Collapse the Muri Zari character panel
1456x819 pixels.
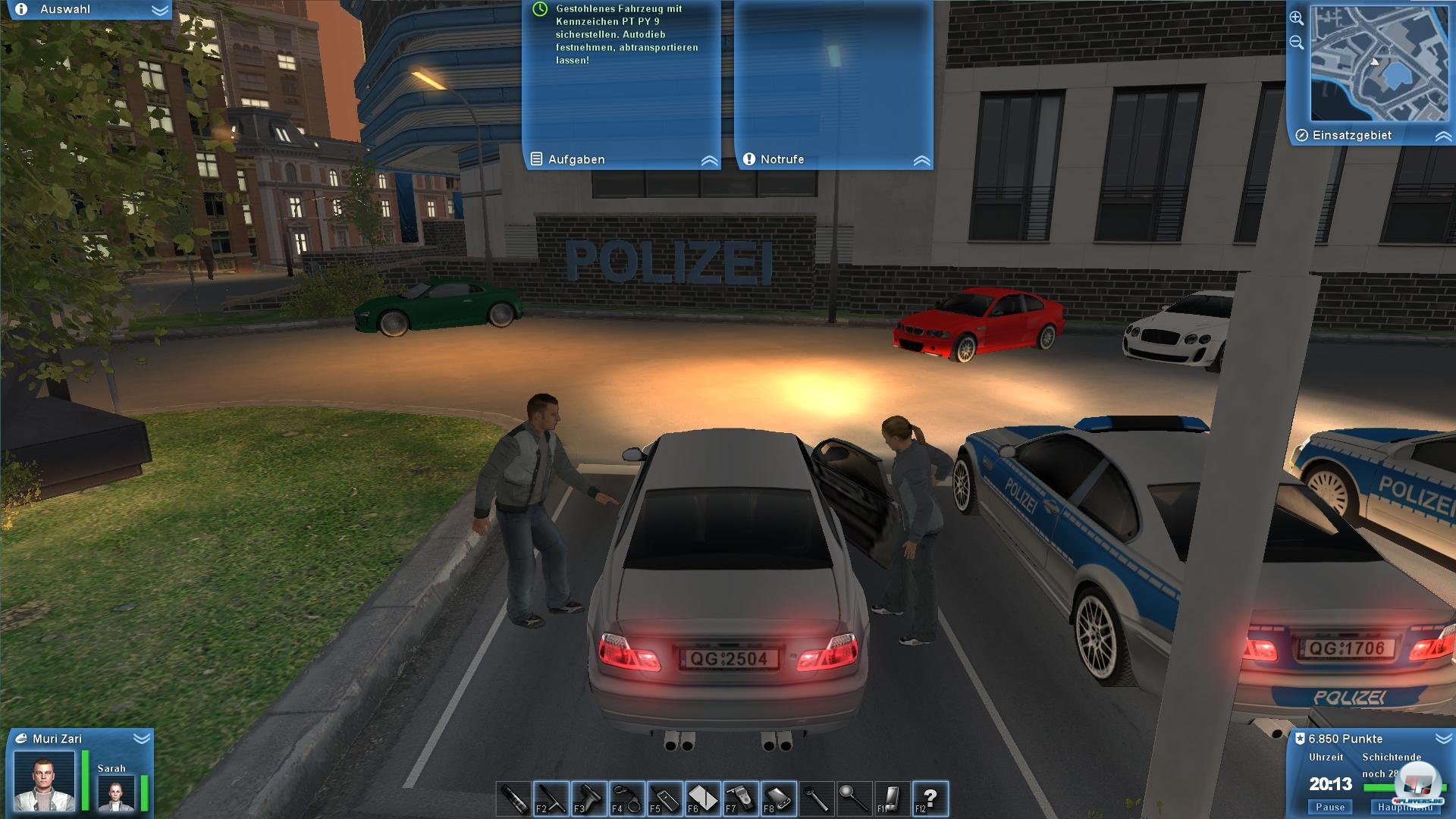click(141, 737)
